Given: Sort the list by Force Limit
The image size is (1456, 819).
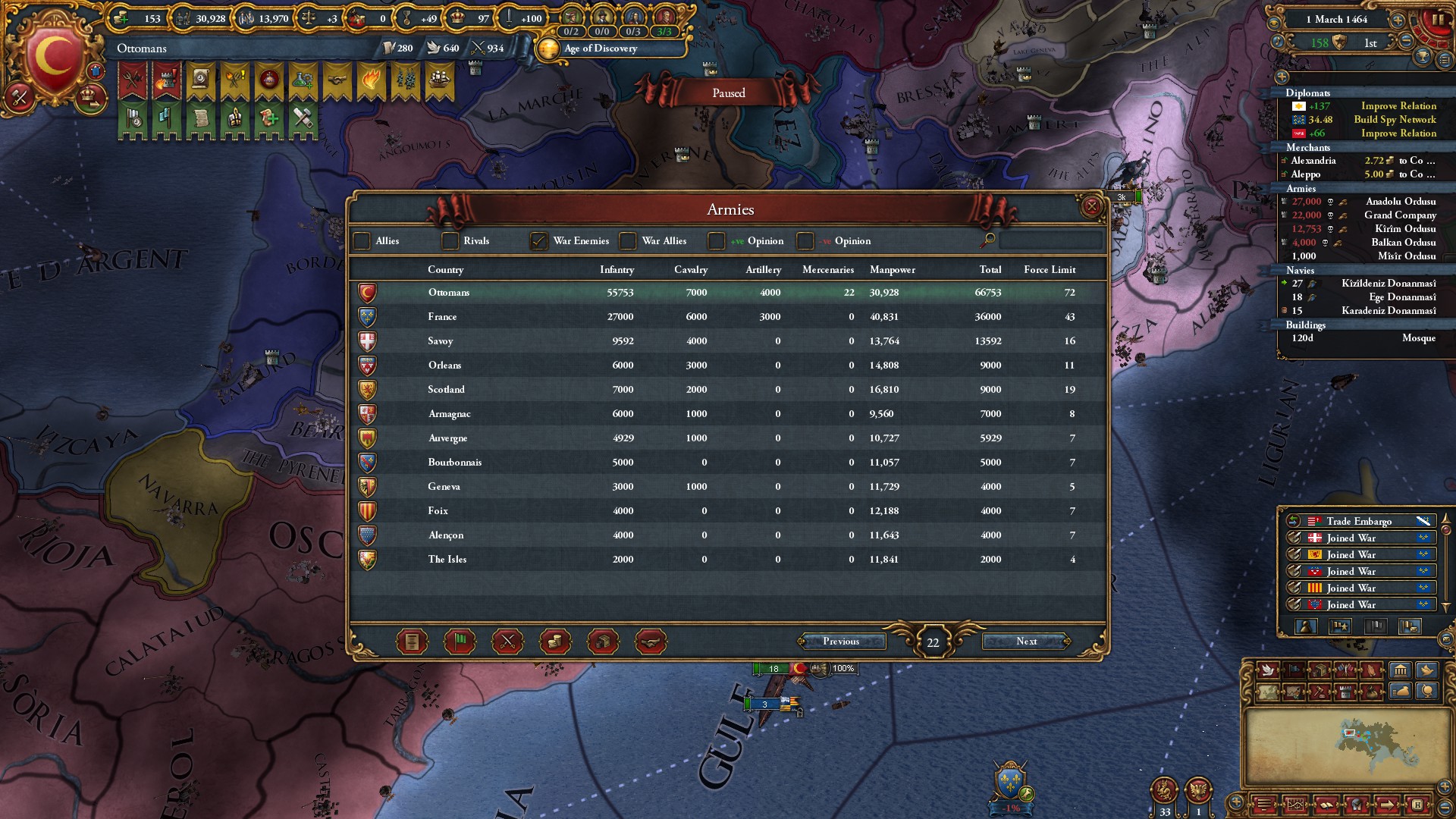Looking at the screenshot, I should tap(1050, 270).
